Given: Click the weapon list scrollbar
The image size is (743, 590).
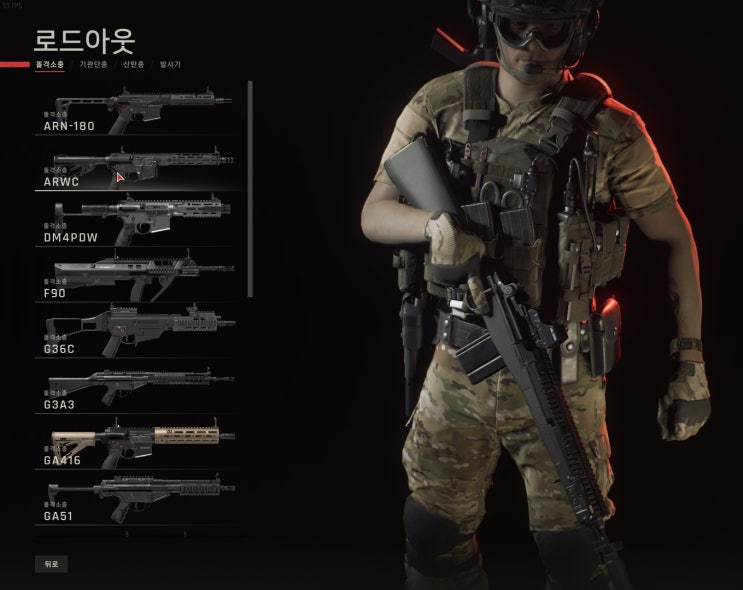Looking at the screenshot, I should coord(250,188).
